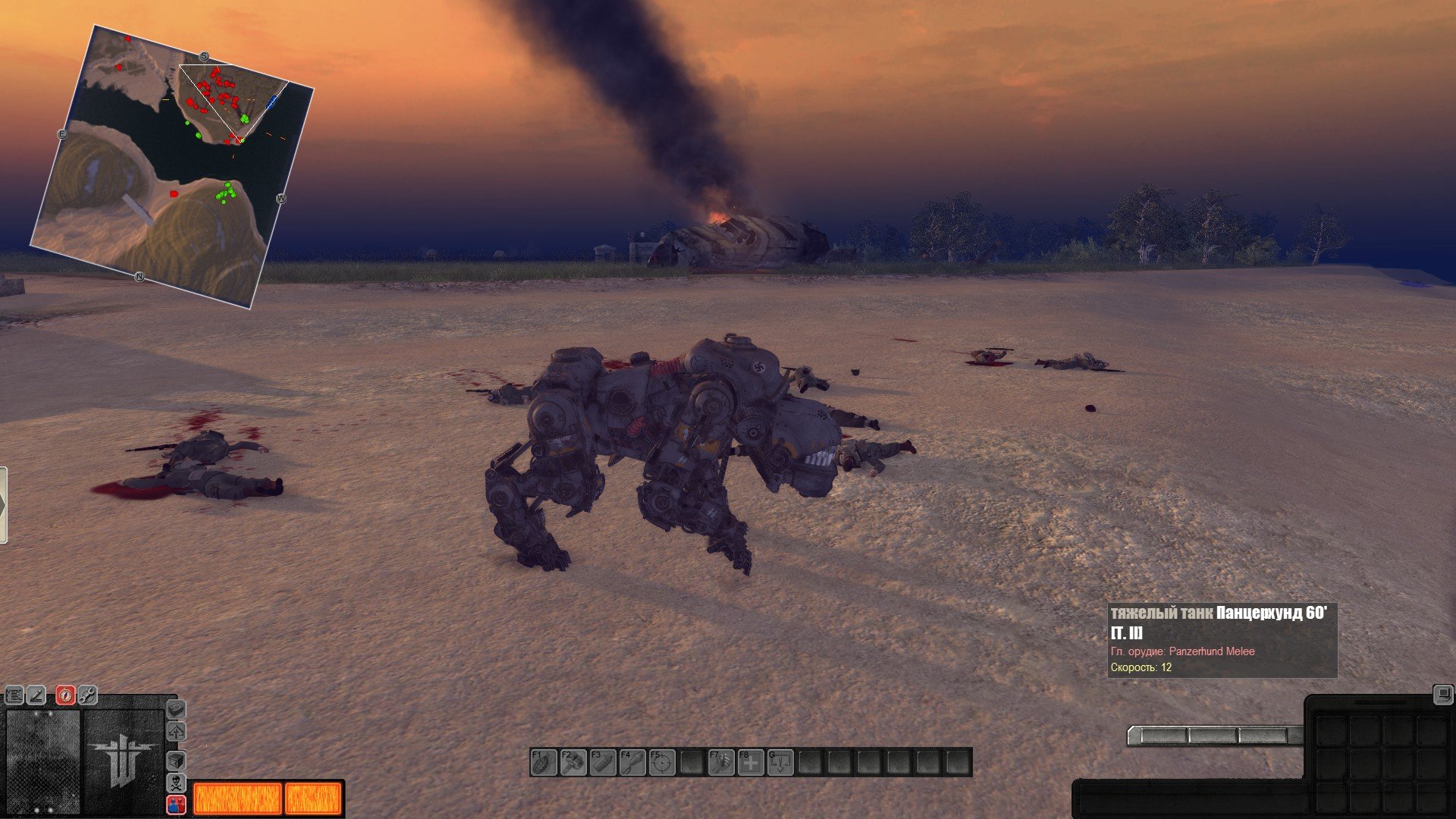The width and height of the screenshot is (1456, 819).
Task: Activate the F3 canister slot
Action: coord(603,762)
